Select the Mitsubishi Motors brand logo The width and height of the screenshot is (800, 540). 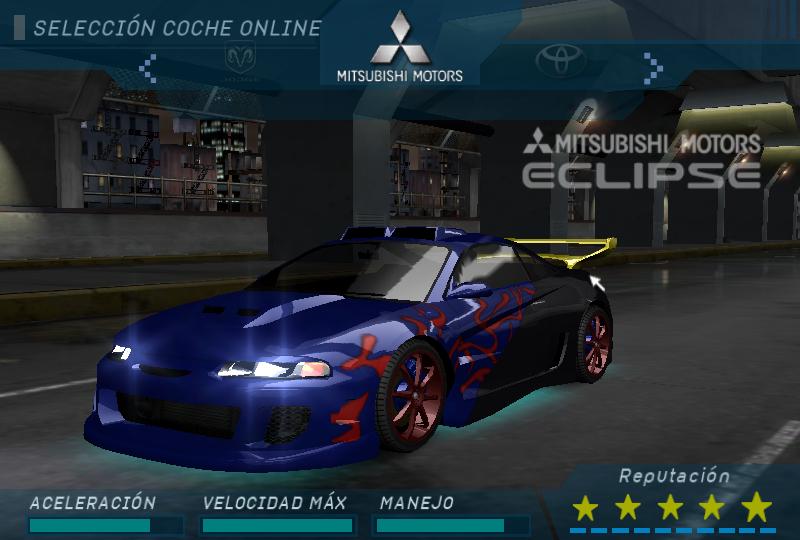coord(399,46)
